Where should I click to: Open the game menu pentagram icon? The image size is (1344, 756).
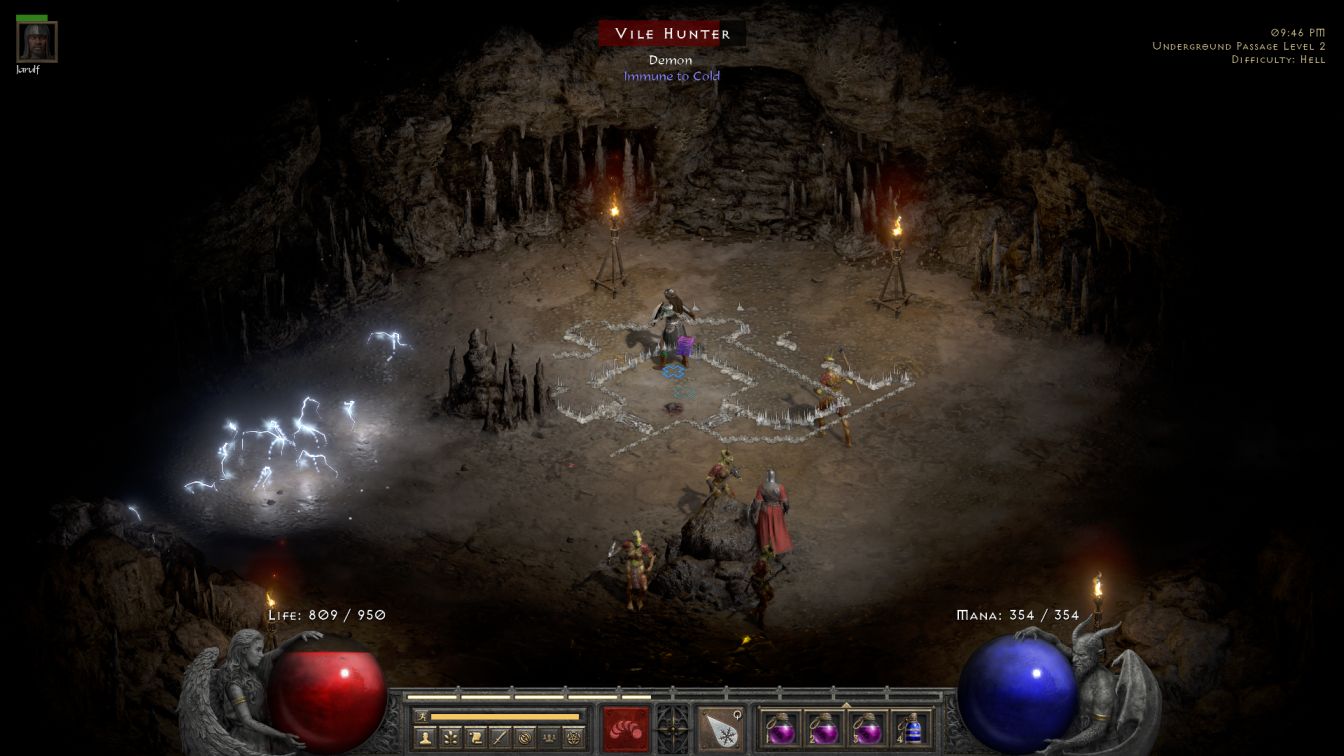click(x=574, y=738)
